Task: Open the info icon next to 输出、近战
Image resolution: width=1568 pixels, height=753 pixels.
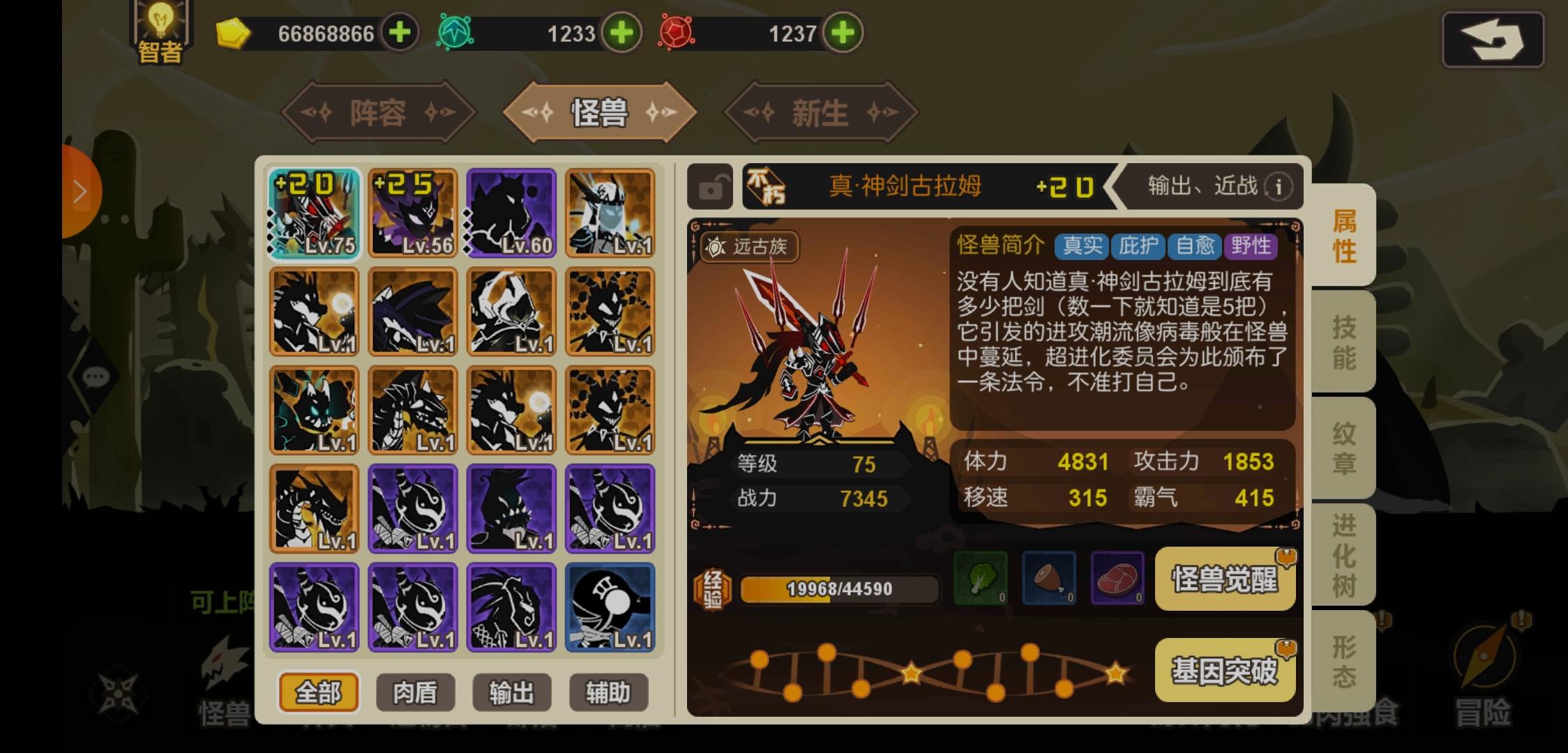Action: (x=1279, y=187)
